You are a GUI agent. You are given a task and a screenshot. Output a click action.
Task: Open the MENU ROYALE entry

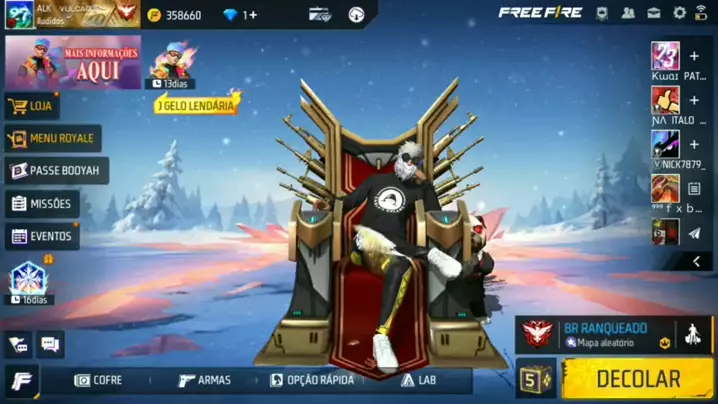tap(52, 138)
